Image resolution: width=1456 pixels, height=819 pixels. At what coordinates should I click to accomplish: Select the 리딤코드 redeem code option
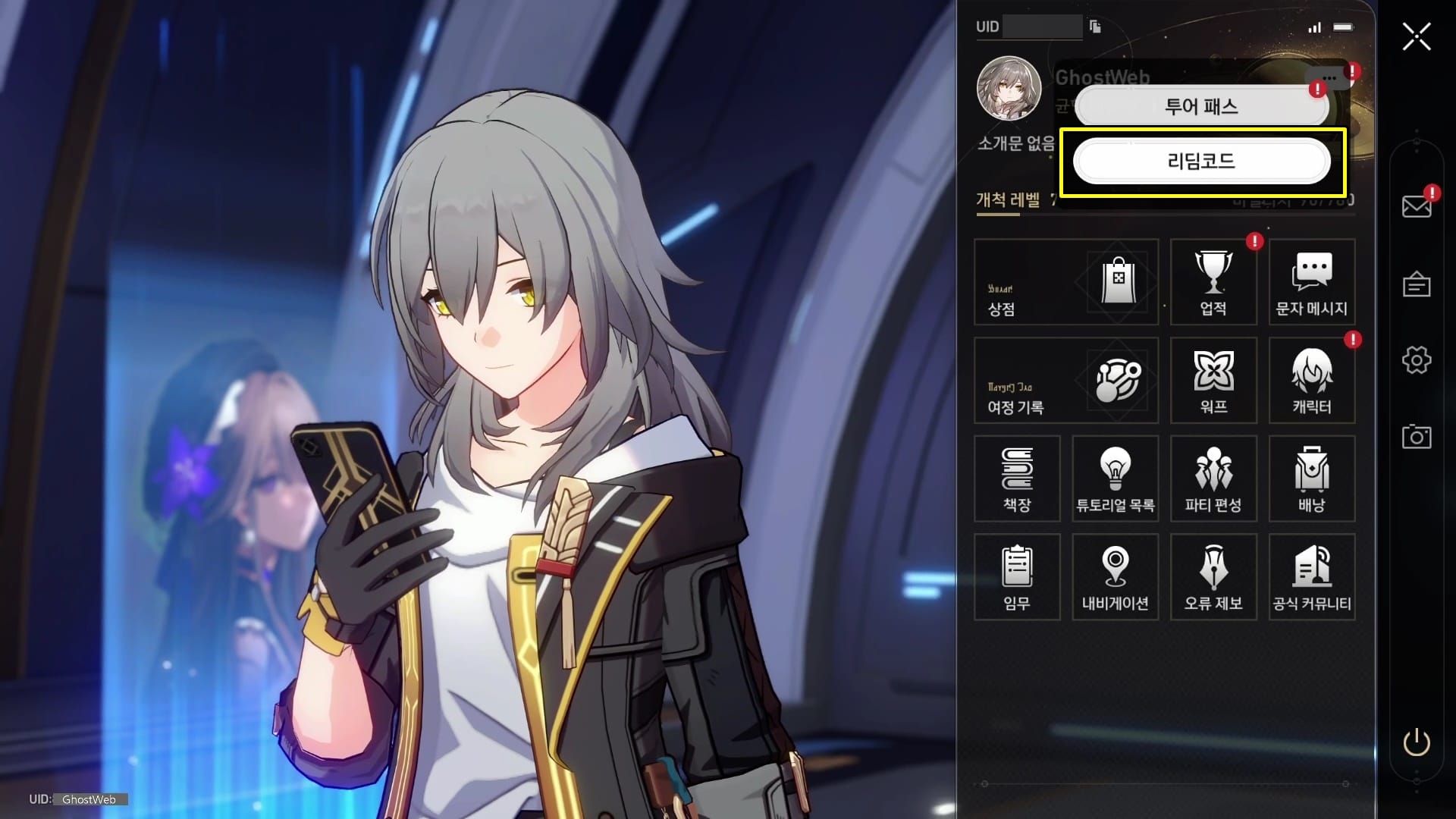1201,161
